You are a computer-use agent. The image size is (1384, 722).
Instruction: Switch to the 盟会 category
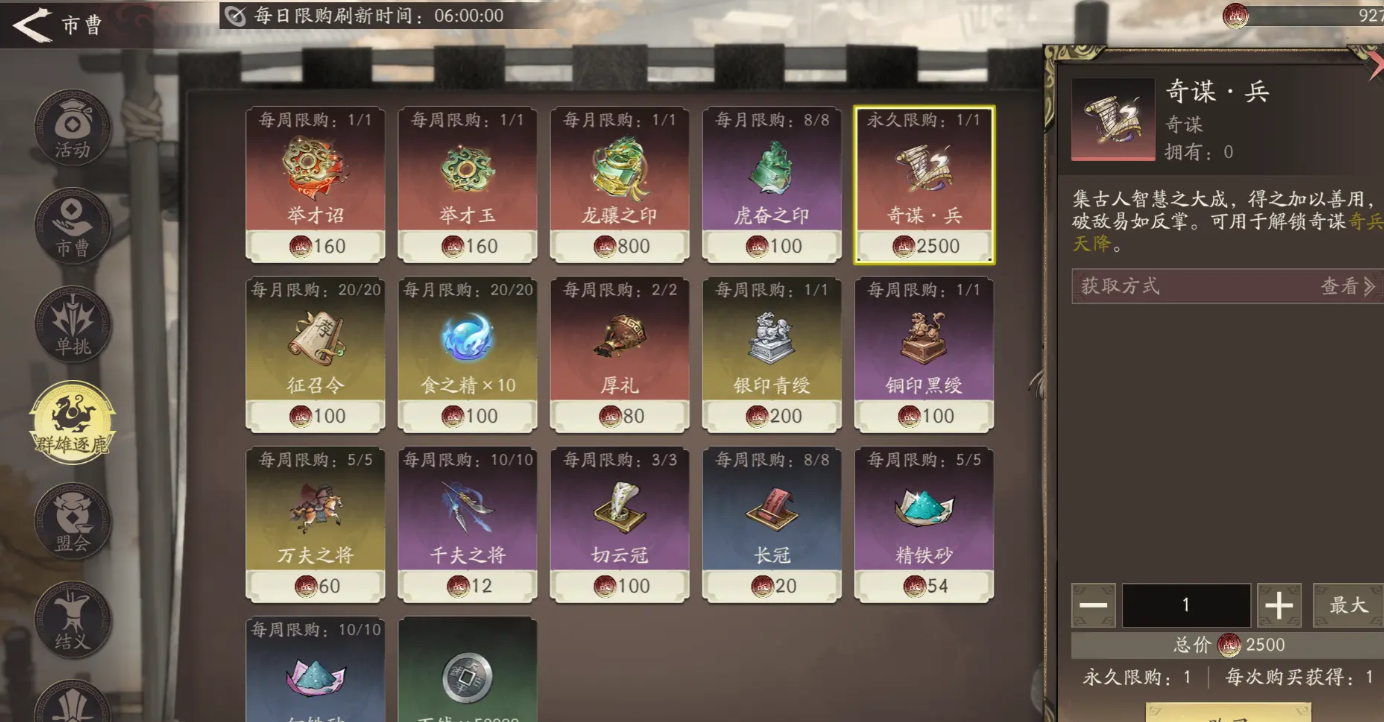pyautogui.click(x=72, y=520)
